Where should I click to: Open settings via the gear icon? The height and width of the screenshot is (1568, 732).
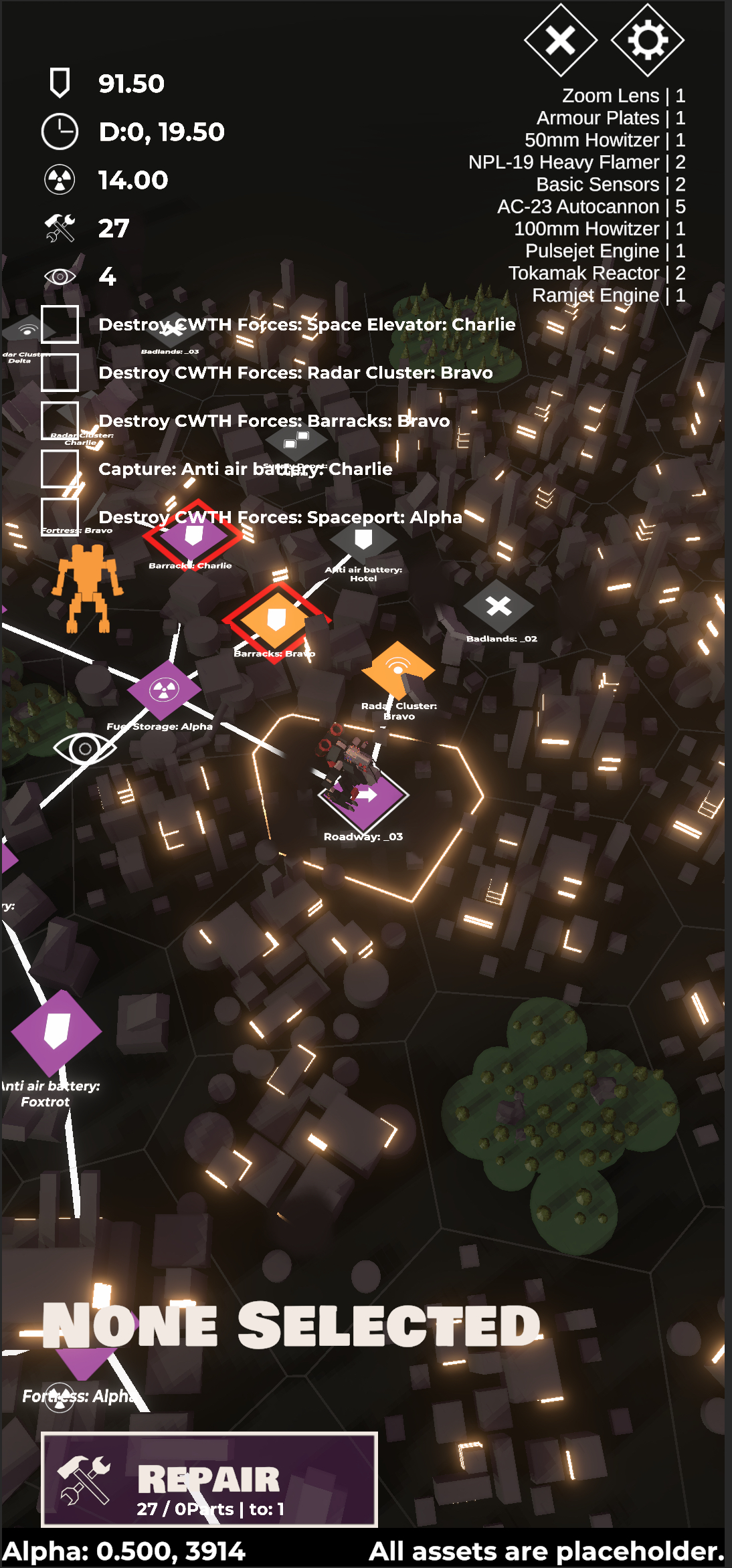pyautogui.click(x=647, y=40)
